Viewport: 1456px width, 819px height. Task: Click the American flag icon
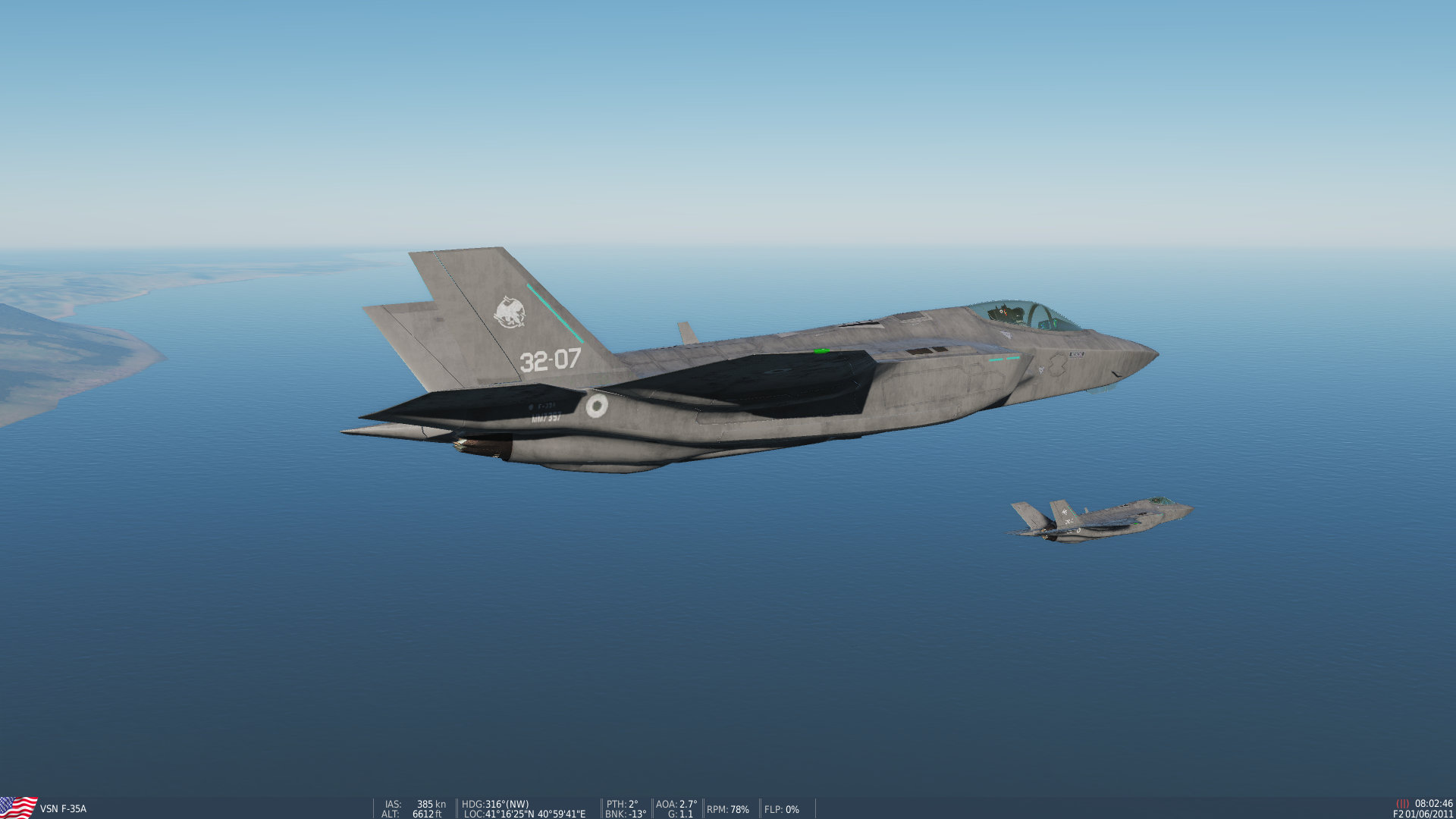tap(18, 806)
